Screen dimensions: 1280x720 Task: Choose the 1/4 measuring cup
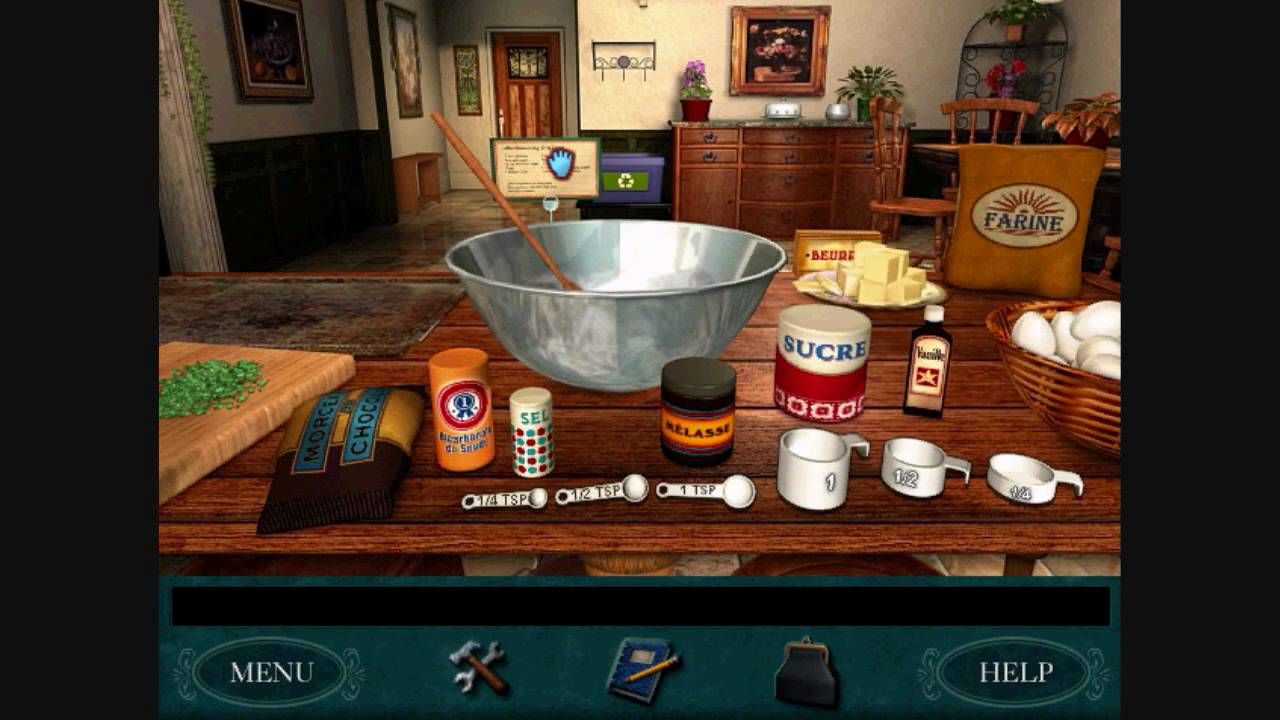coord(1029,478)
